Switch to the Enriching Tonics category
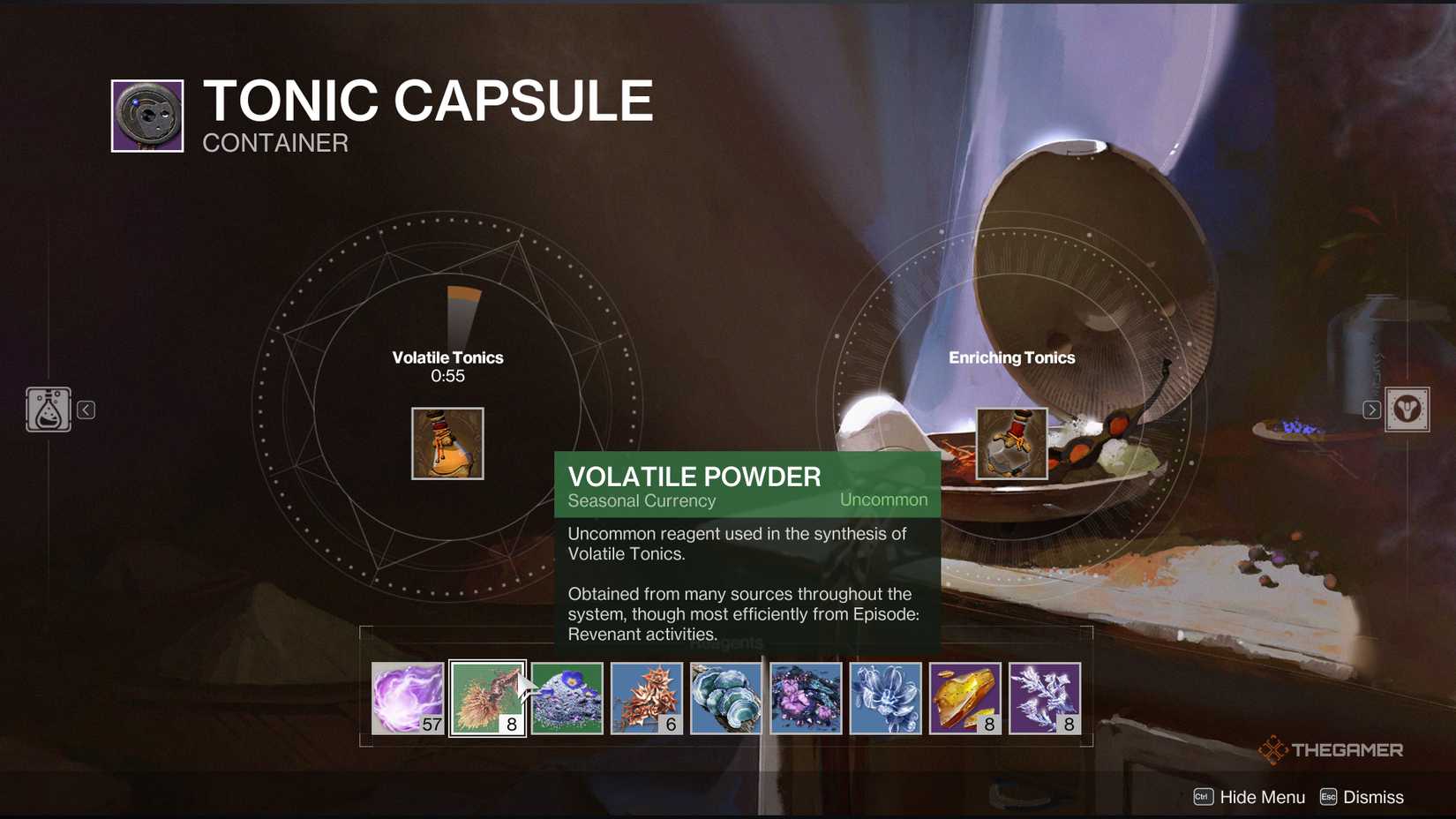Viewport: 1456px width, 819px height. coord(1012,357)
